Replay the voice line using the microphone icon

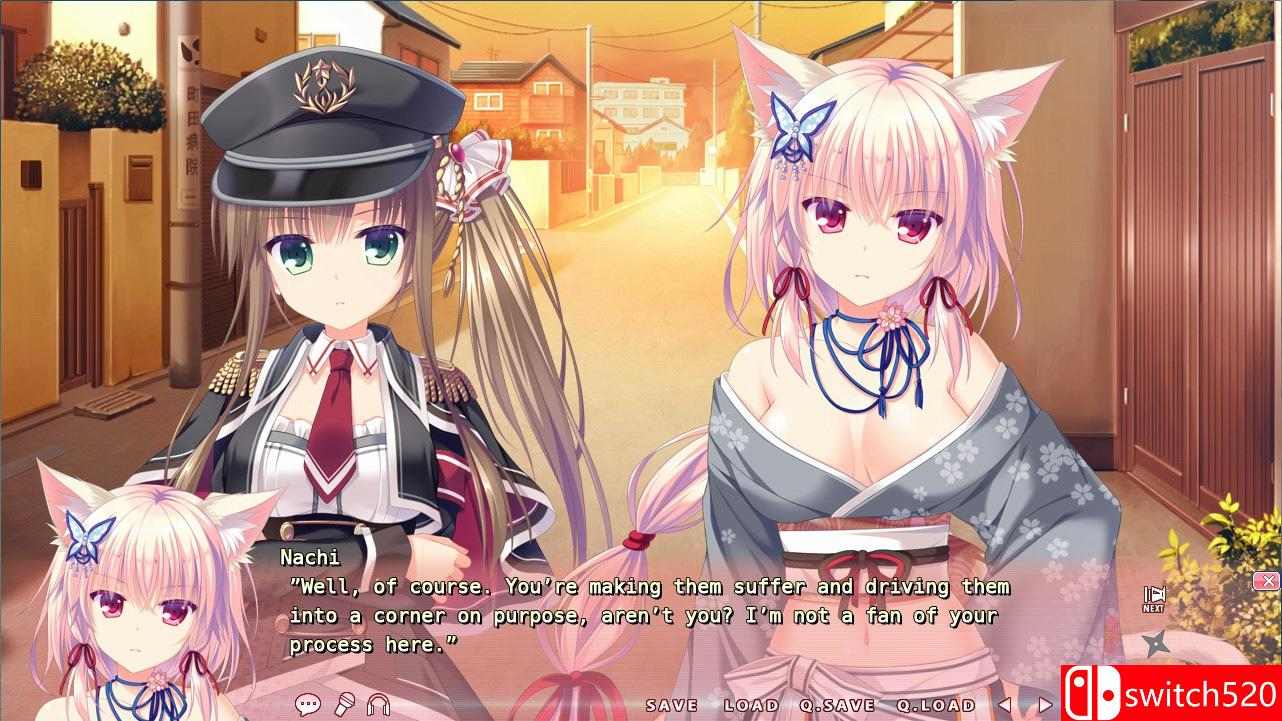(x=345, y=703)
